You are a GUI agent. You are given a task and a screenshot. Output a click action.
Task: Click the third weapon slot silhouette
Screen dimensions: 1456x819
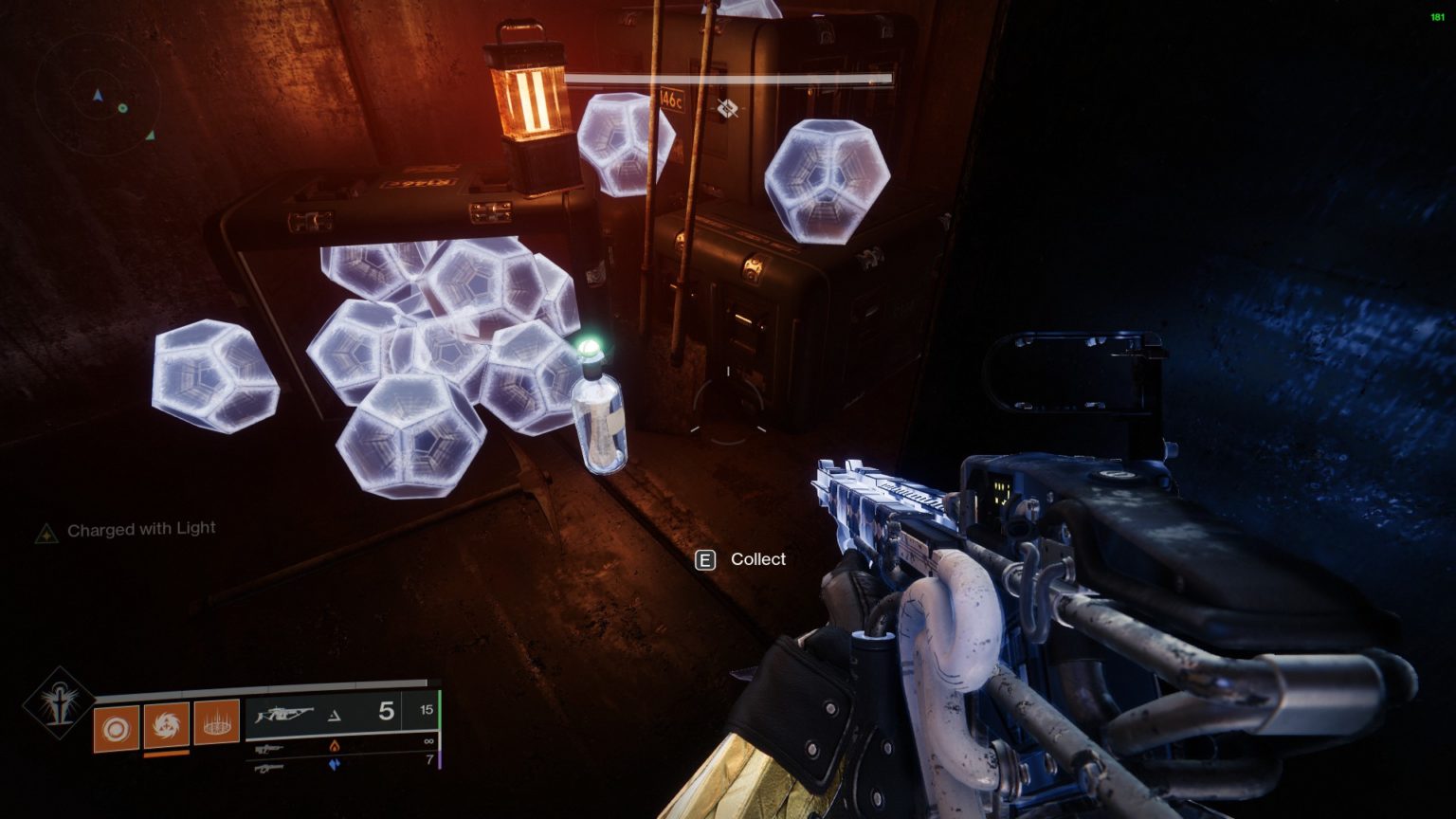tap(268, 765)
